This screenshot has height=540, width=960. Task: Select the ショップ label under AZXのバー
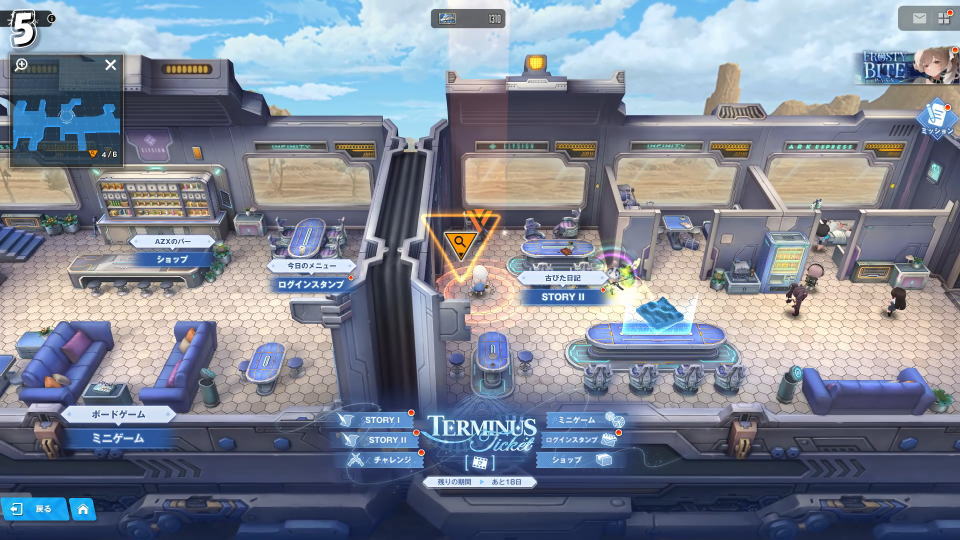172,260
